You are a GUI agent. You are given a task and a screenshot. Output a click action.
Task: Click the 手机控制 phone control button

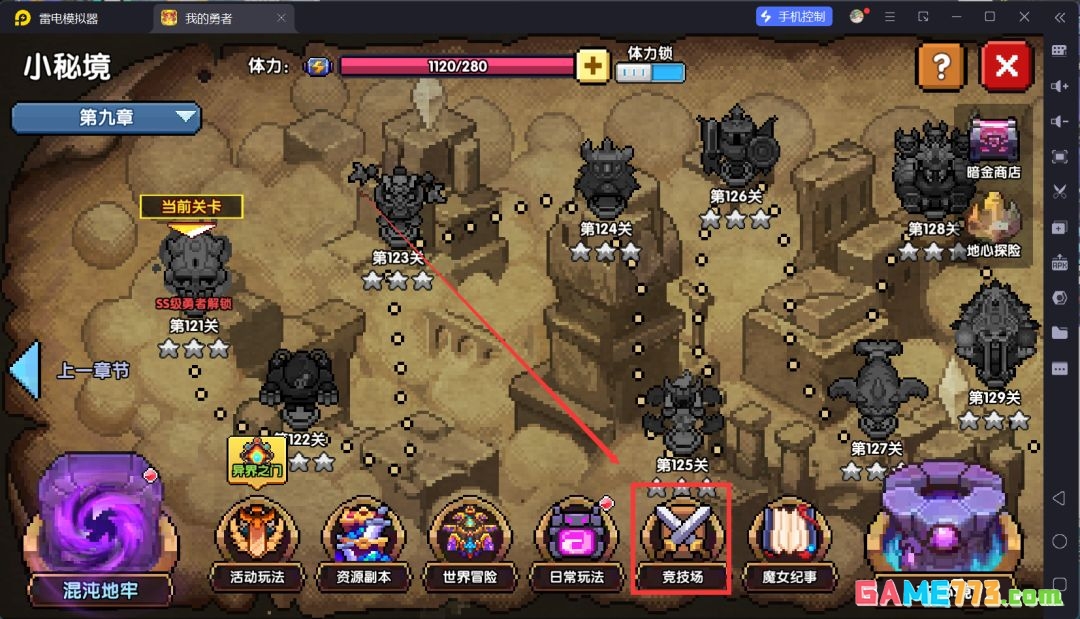(x=795, y=17)
